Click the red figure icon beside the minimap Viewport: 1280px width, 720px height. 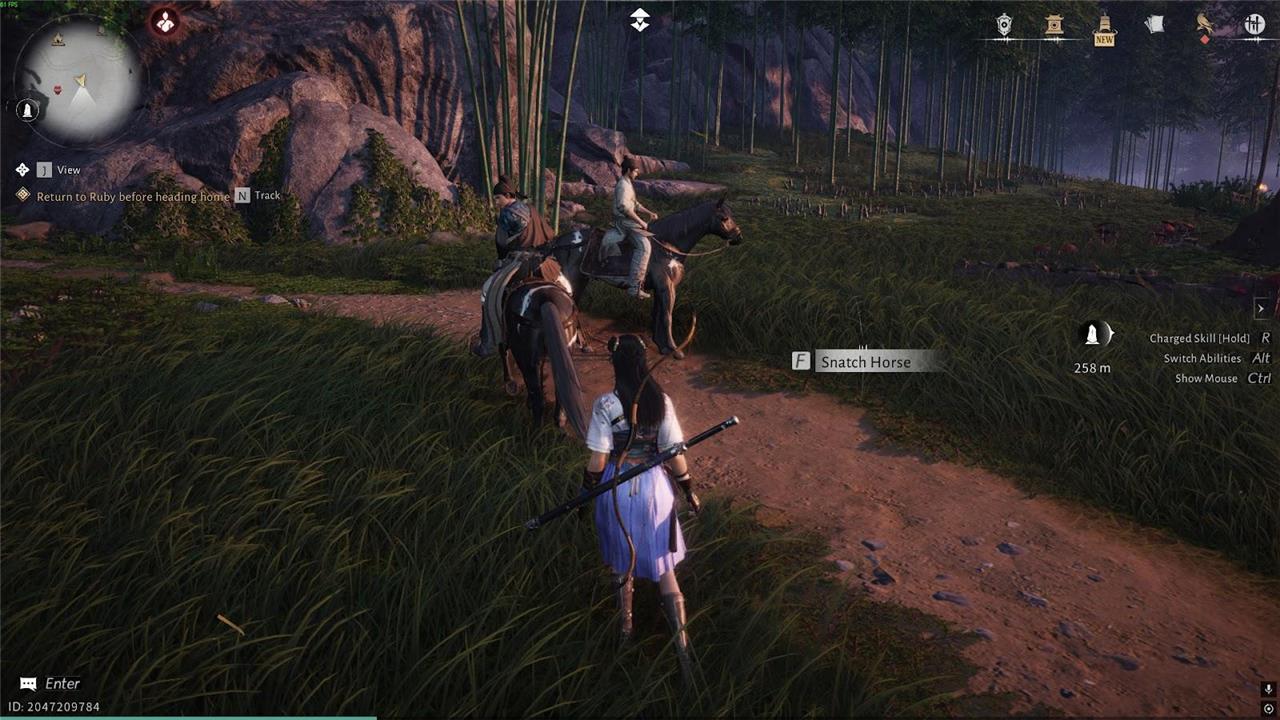[x=165, y=21]
